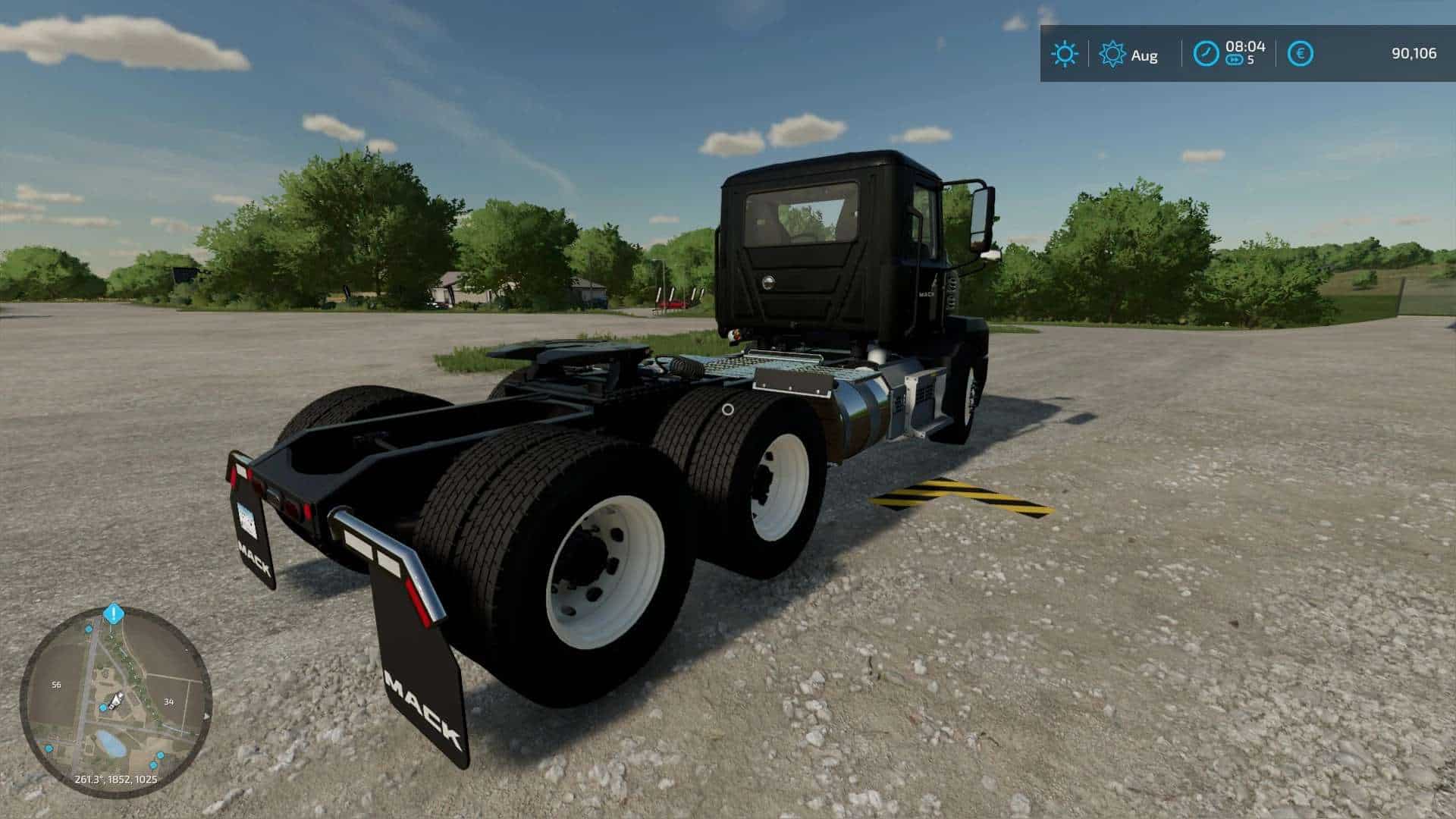Click the current weather sun icon
The width and height of the screenshot is (1456, 819).
[x=1065, y=54]
